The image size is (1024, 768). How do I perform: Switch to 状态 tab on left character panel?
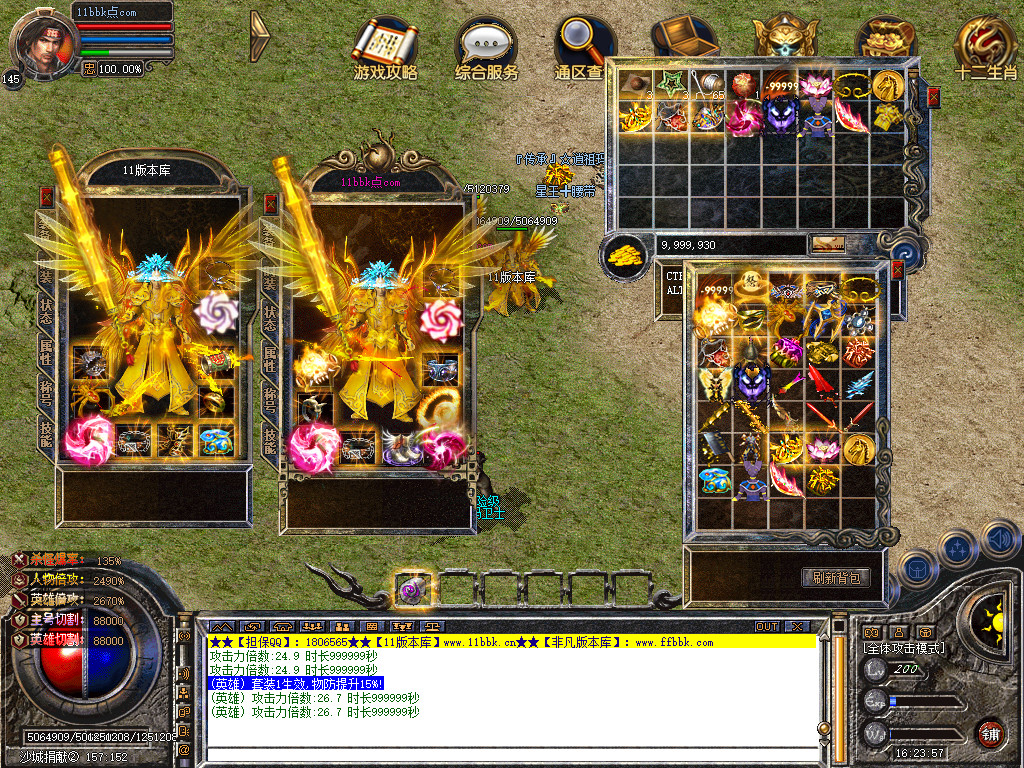tap(46, 311)
